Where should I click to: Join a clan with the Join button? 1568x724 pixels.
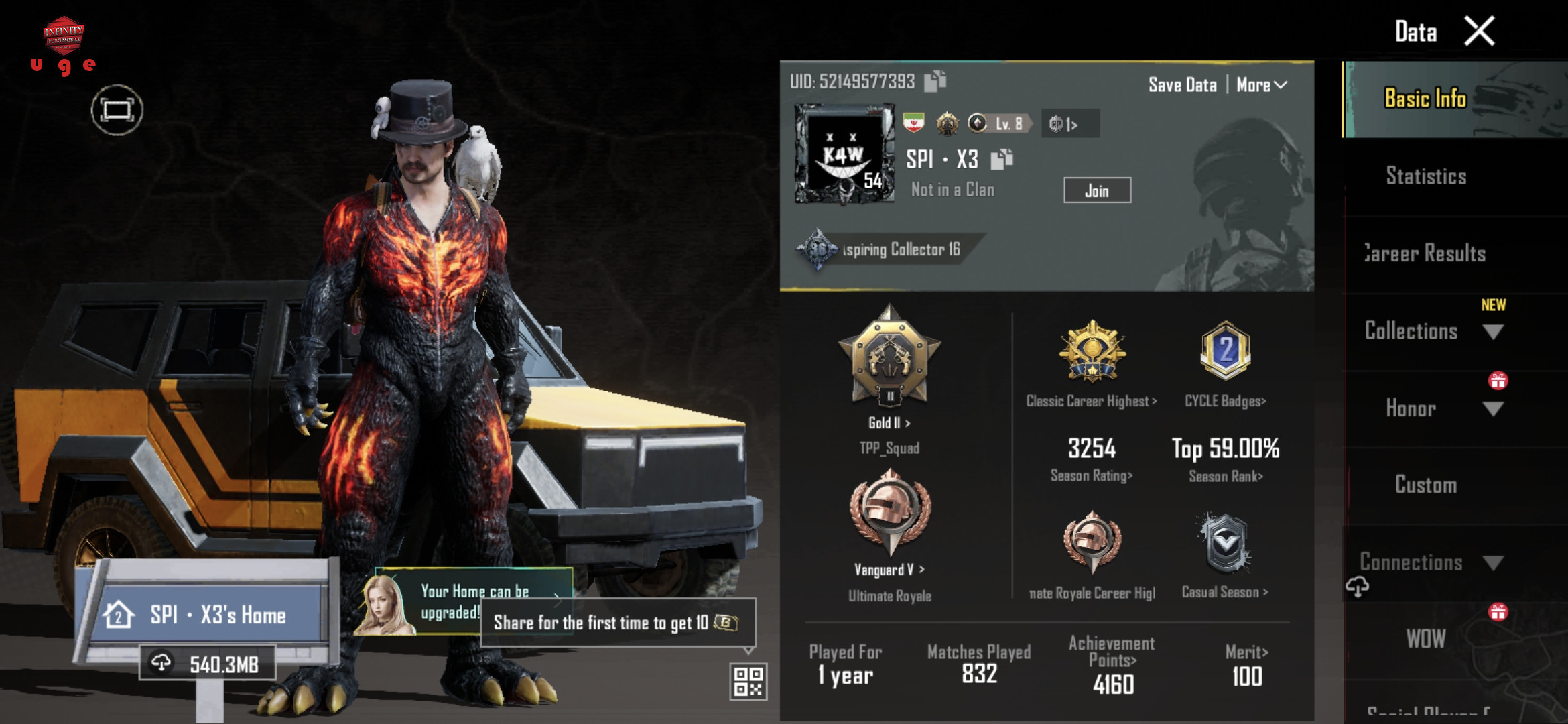(x=1097, y=190)
